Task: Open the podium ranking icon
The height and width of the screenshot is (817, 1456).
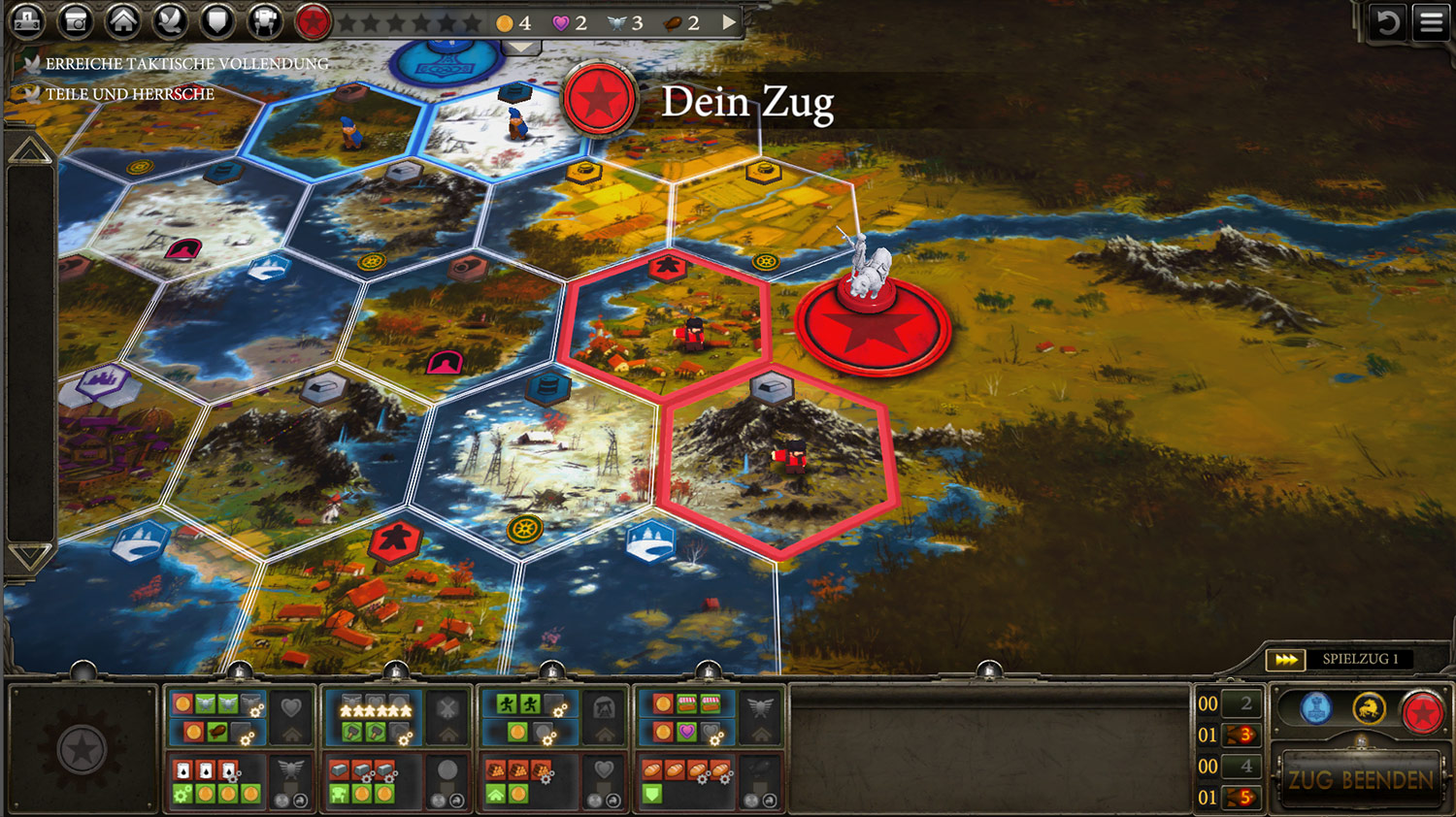Action: click(28, 20)
